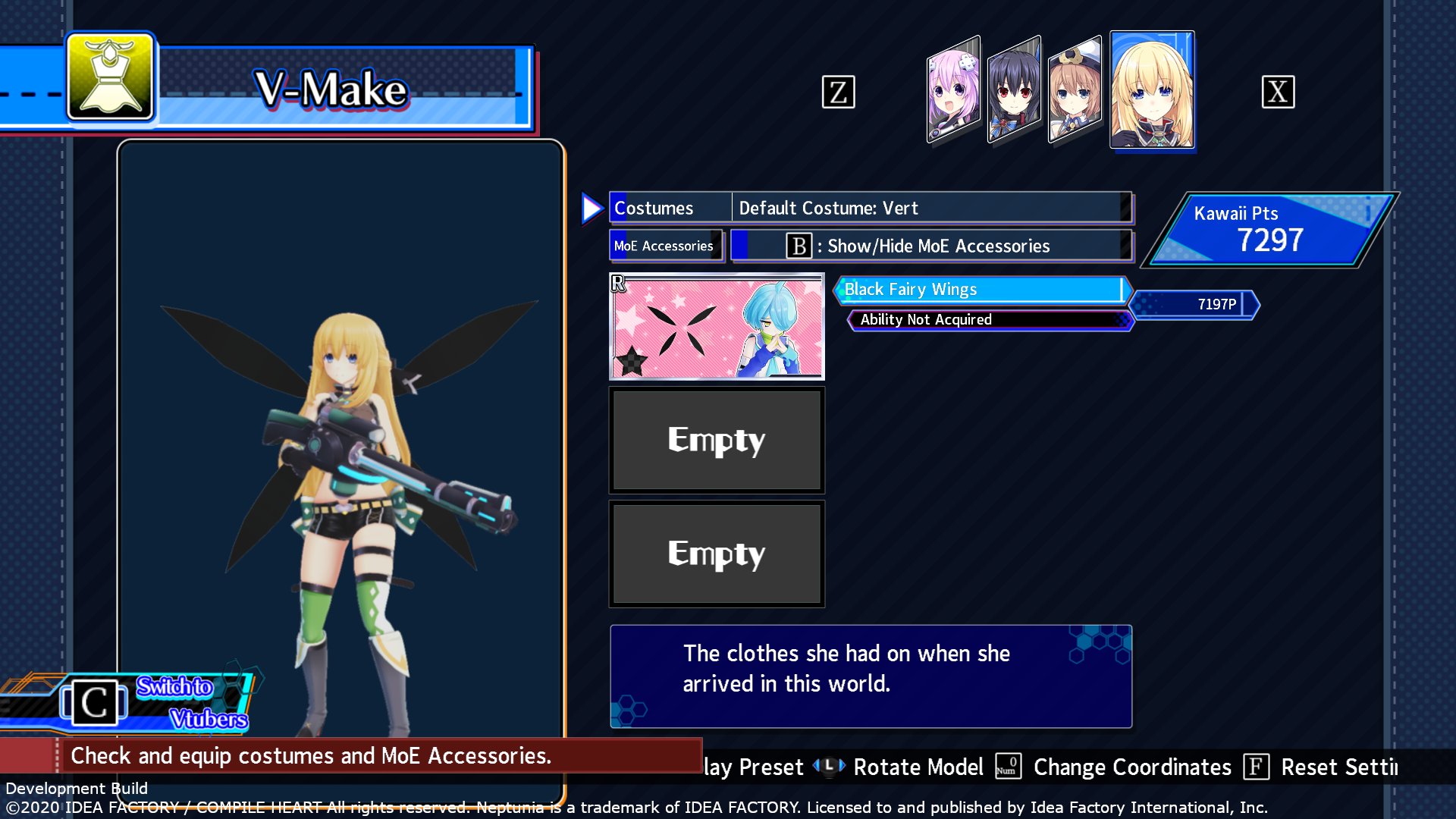Expand the Black Fairy Wings accessory selector
The width and height of the screenshot is (1456, 819).
981,290
